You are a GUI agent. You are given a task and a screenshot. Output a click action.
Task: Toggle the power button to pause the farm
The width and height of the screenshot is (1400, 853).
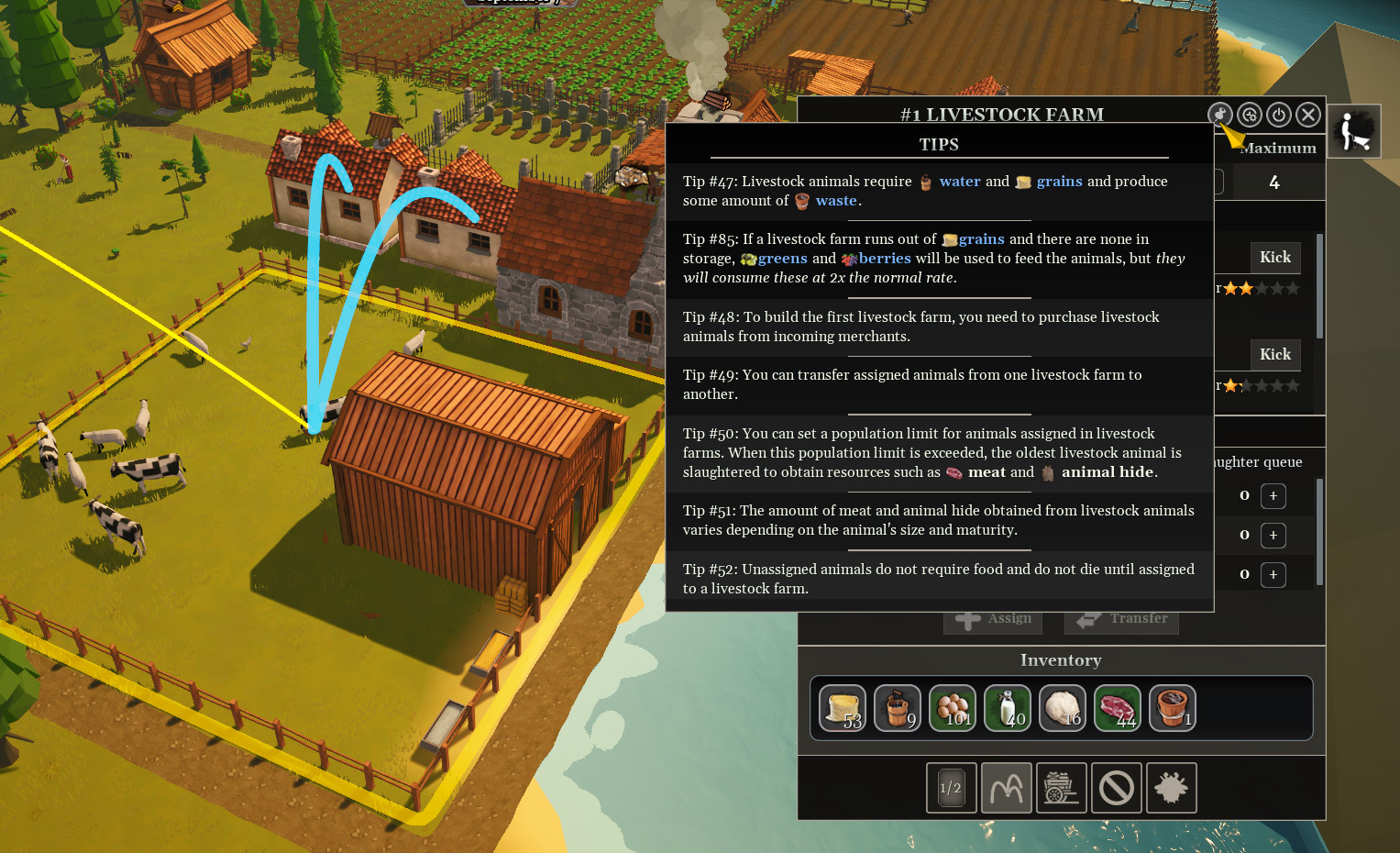tap(1279, 115)
